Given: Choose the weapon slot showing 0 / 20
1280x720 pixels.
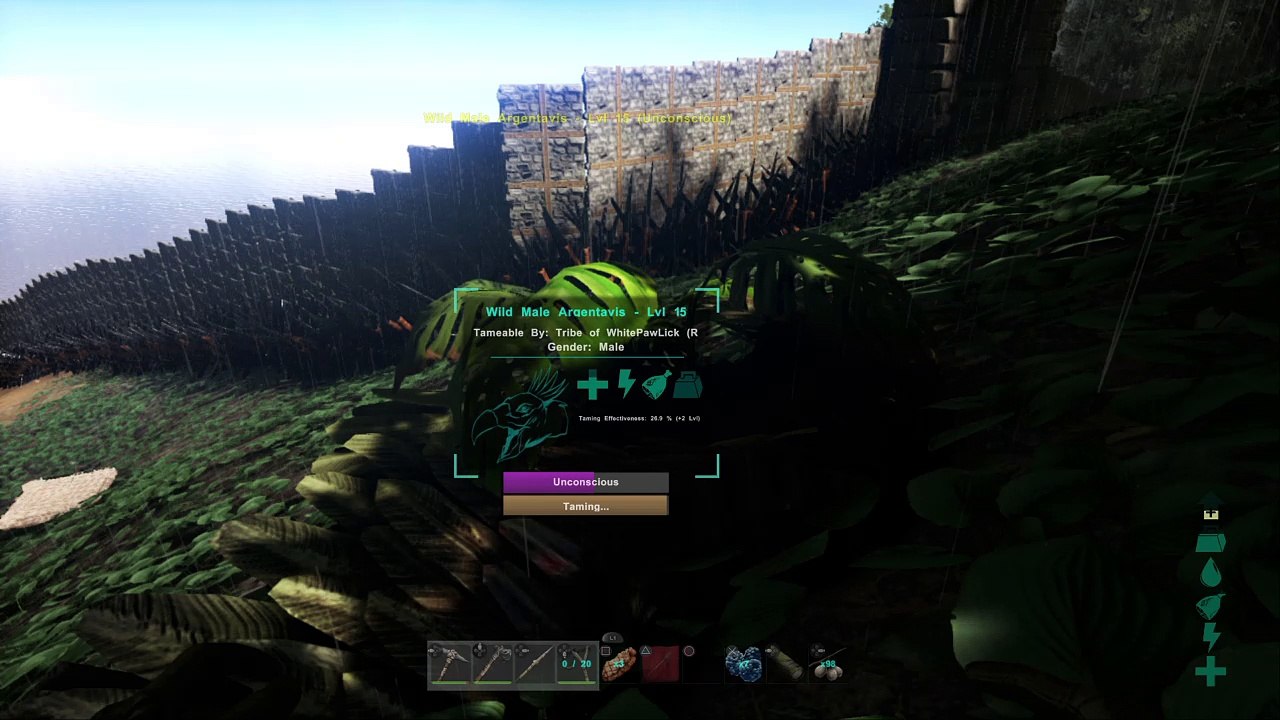Looking at the screenshot, I should (x=576, y=664).
